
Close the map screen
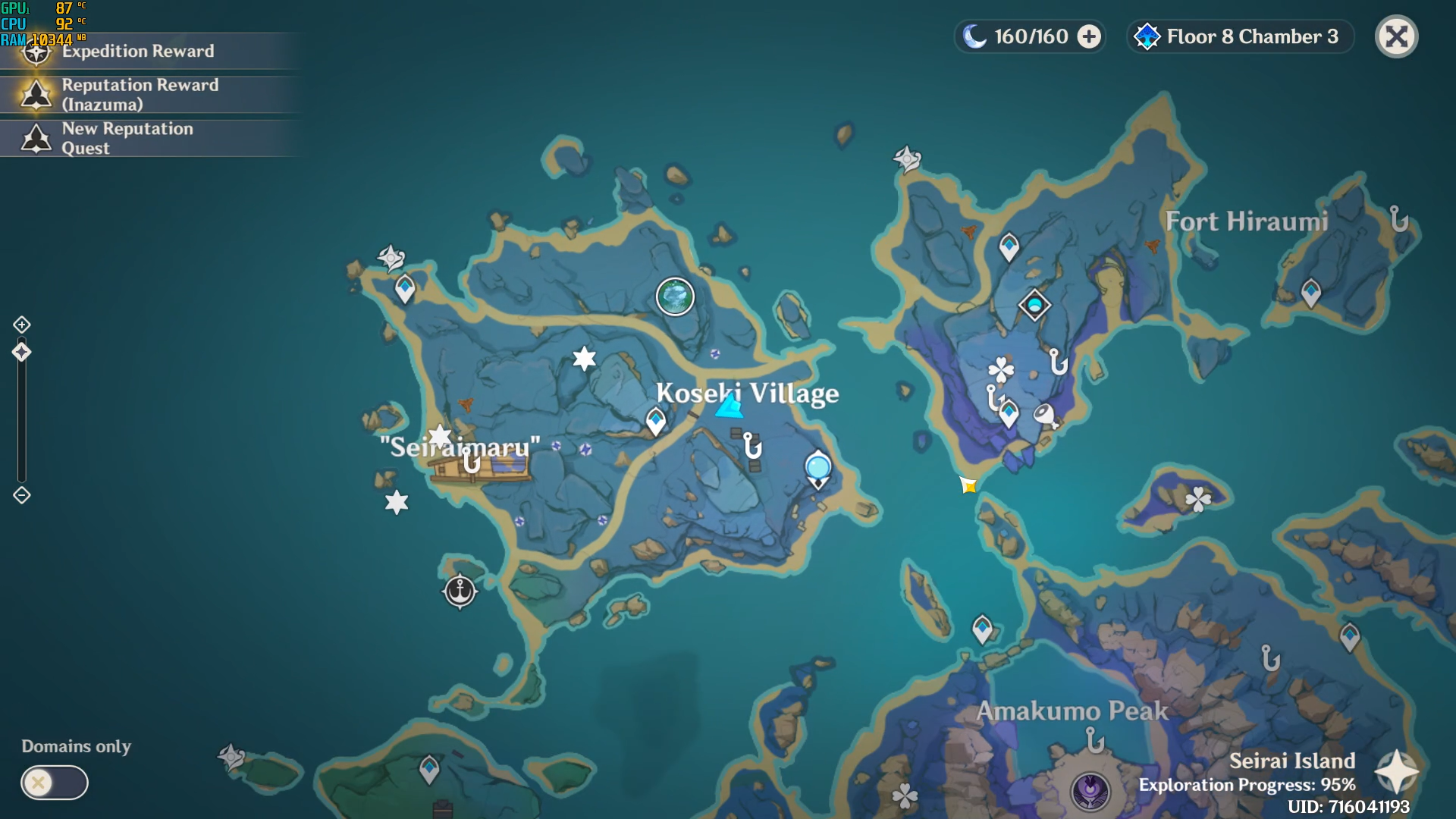coord(1396,36)
